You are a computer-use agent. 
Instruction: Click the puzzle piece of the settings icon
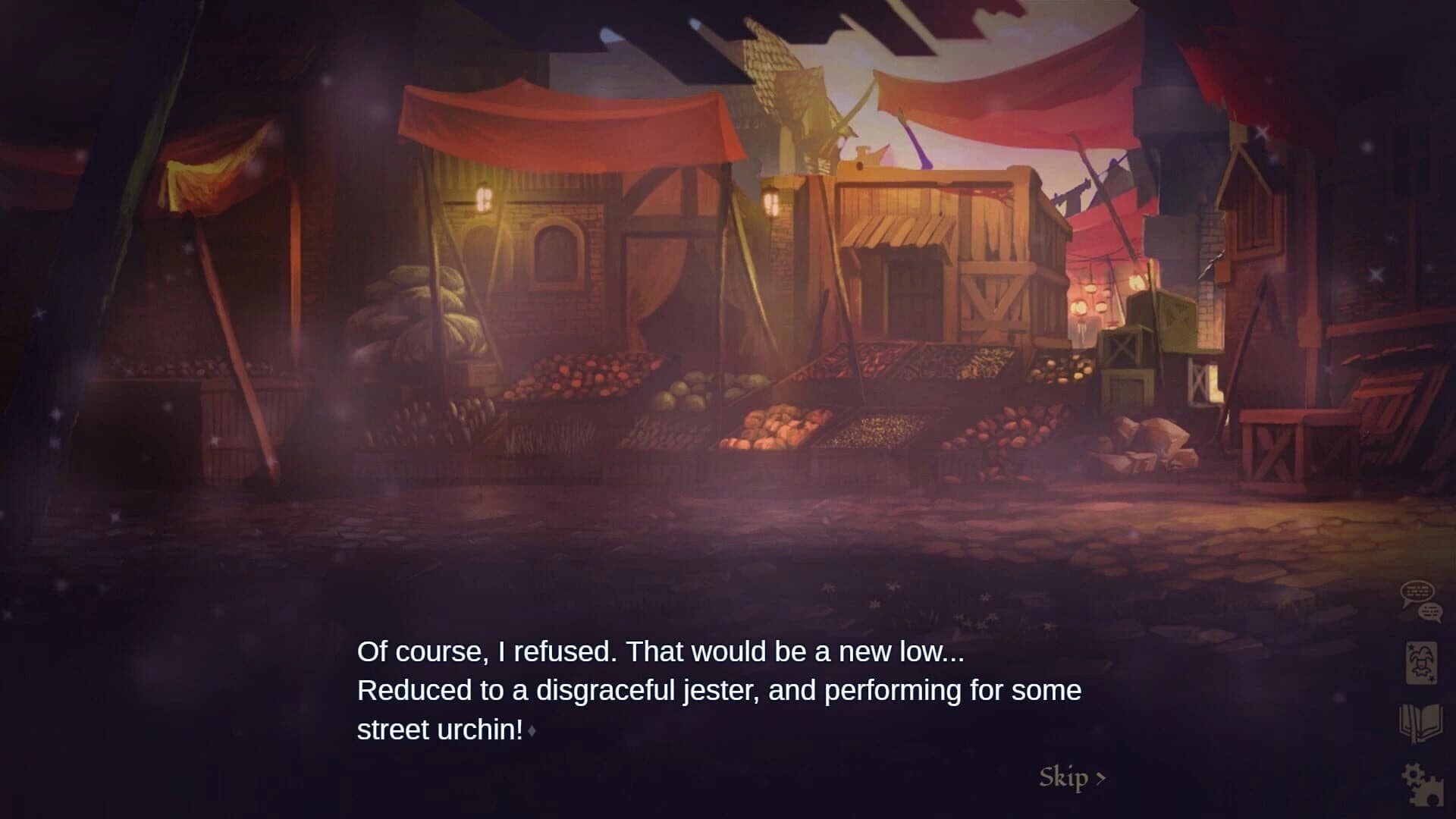pos(1429,792)
